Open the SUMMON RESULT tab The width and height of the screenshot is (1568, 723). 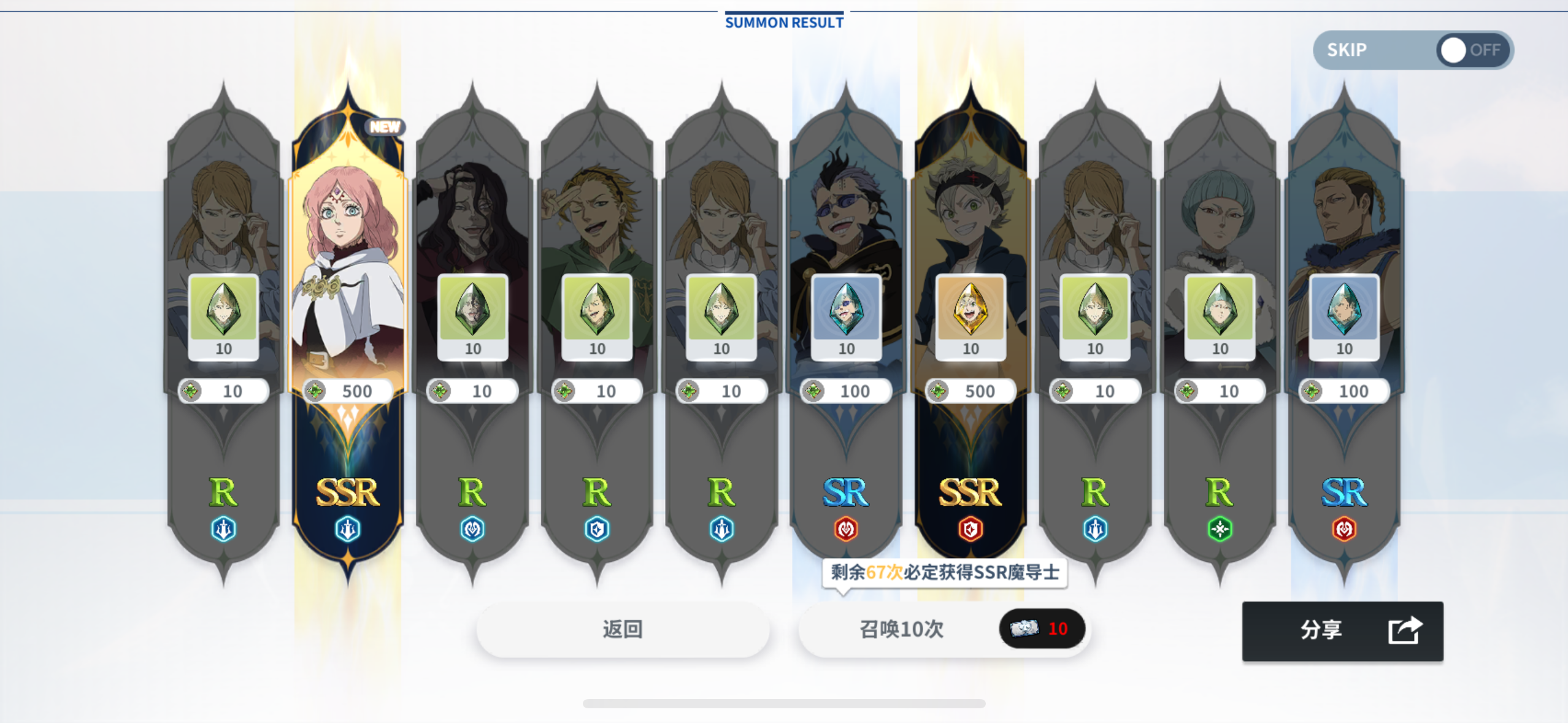(783, 22)
